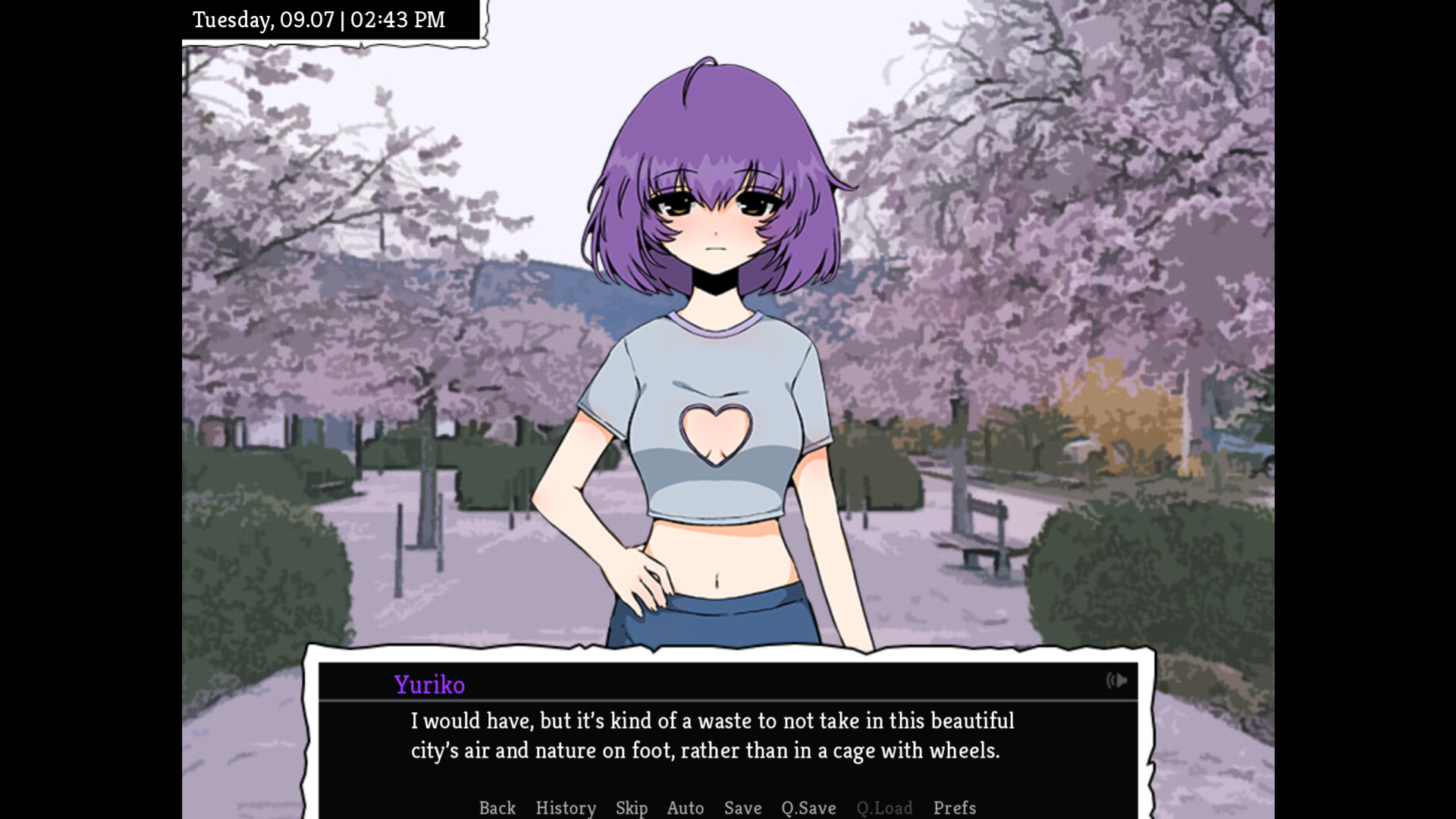
Task: Toggle Auto-advance mode
Action: point(685,808)
